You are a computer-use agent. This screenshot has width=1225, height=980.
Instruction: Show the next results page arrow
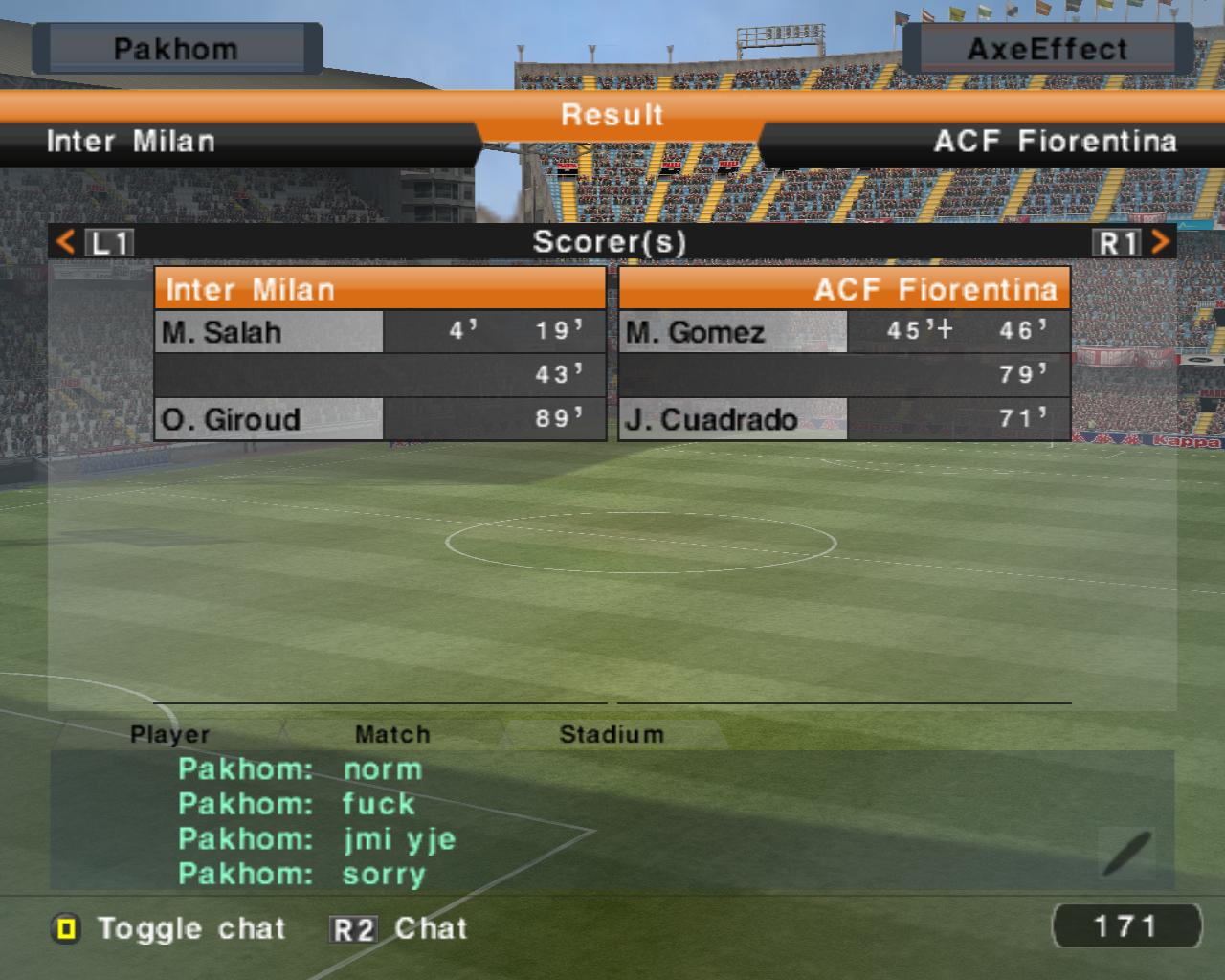point(1161,242)
